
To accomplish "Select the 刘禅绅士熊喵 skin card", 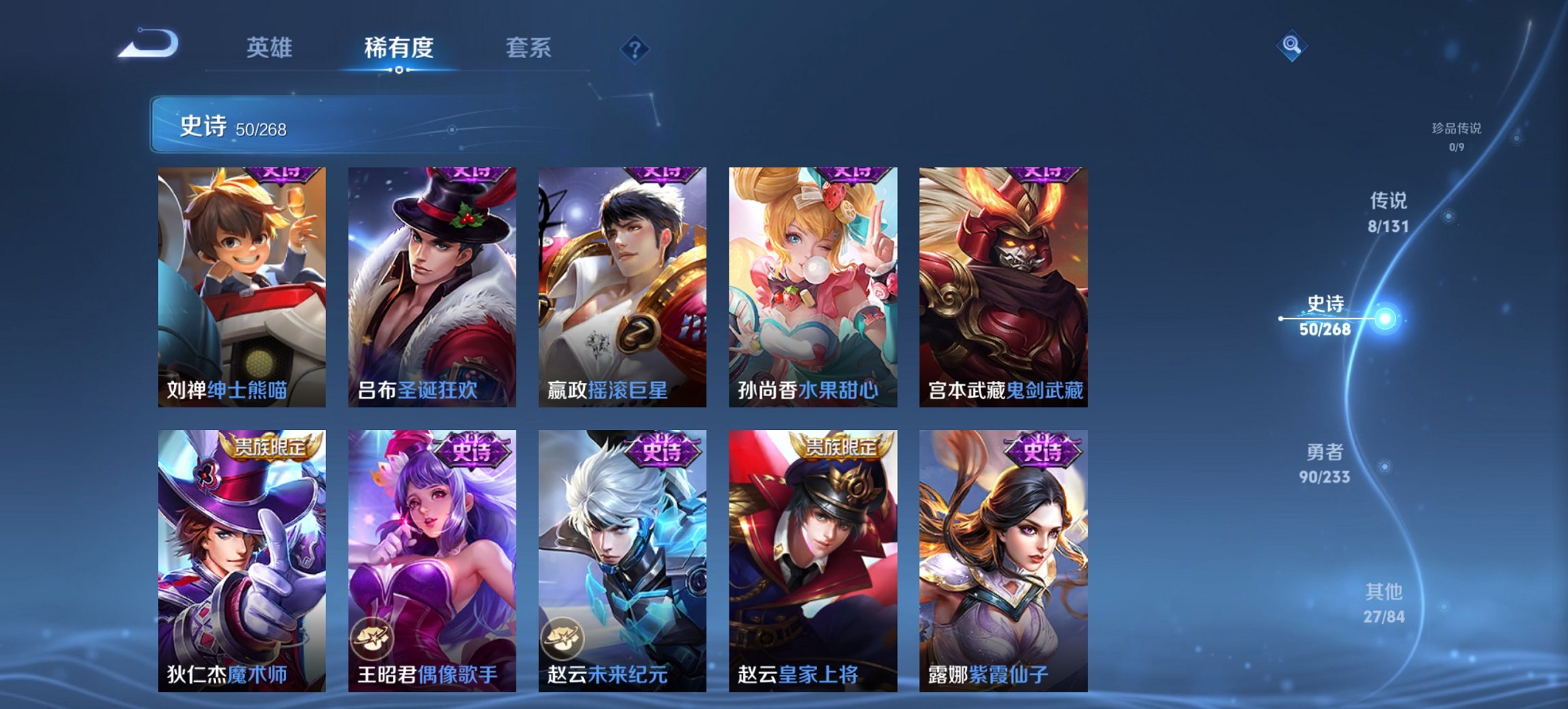I will coord(243,287).
